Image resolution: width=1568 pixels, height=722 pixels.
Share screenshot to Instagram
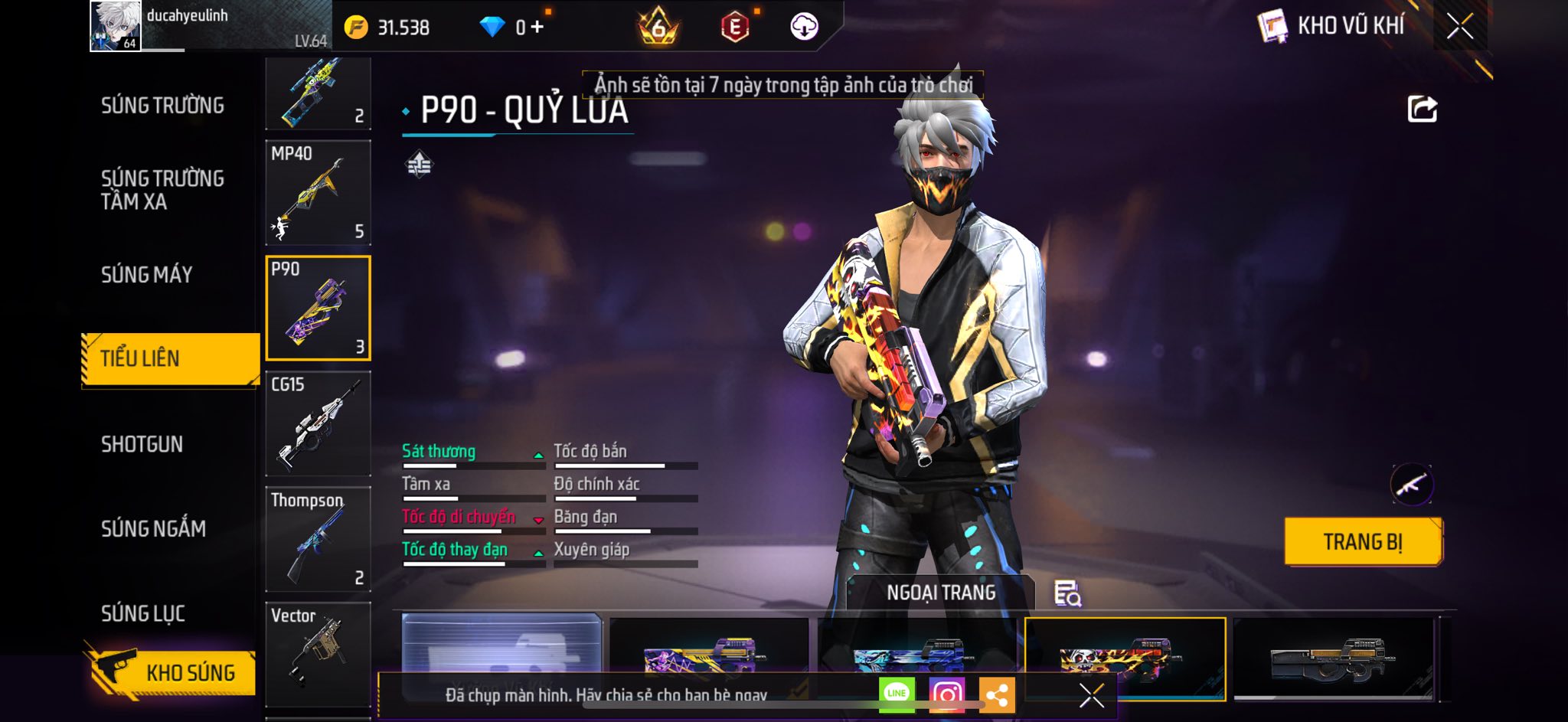pos(947,694)
